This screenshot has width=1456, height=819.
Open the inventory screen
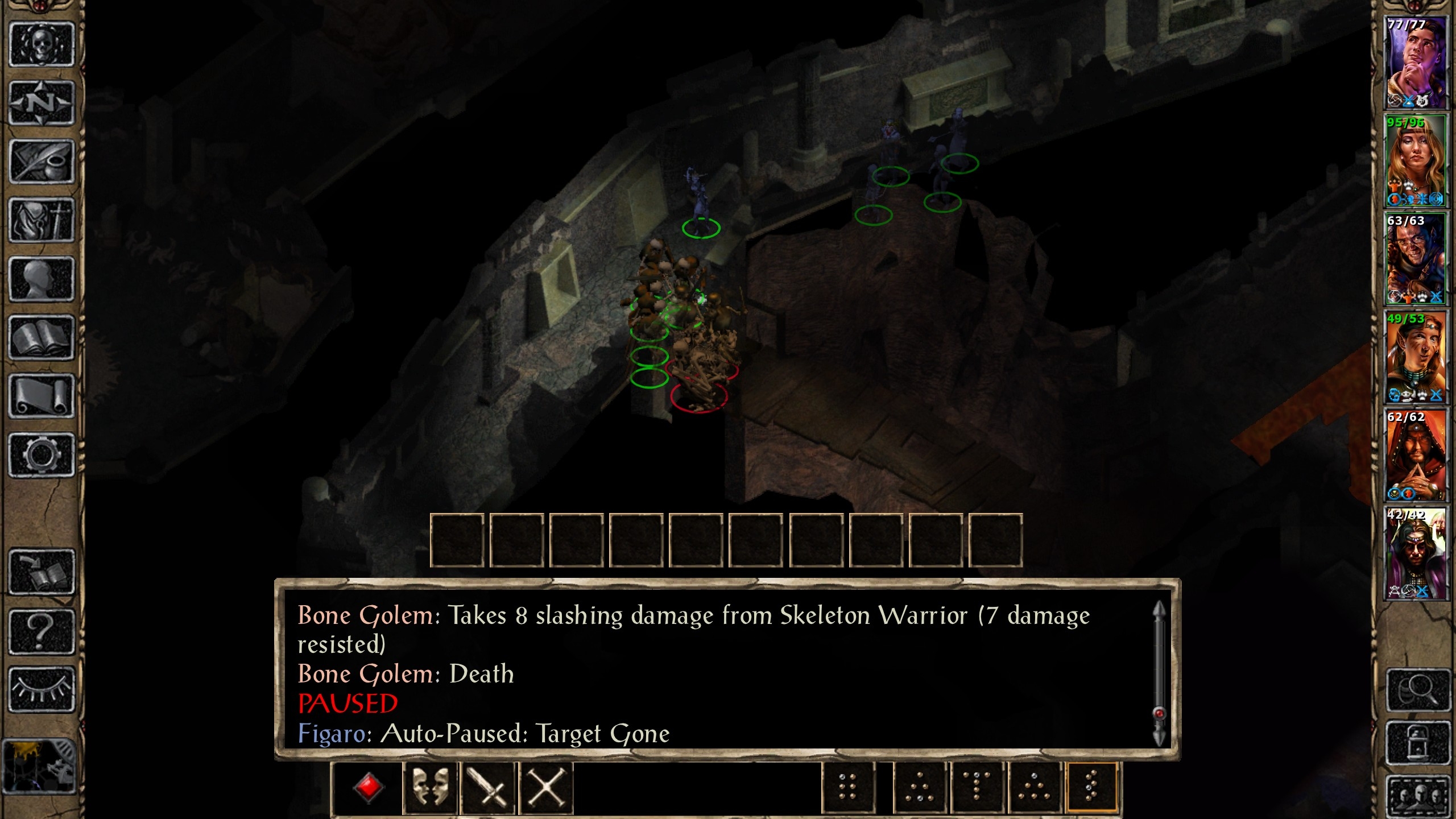pos(42,220)
